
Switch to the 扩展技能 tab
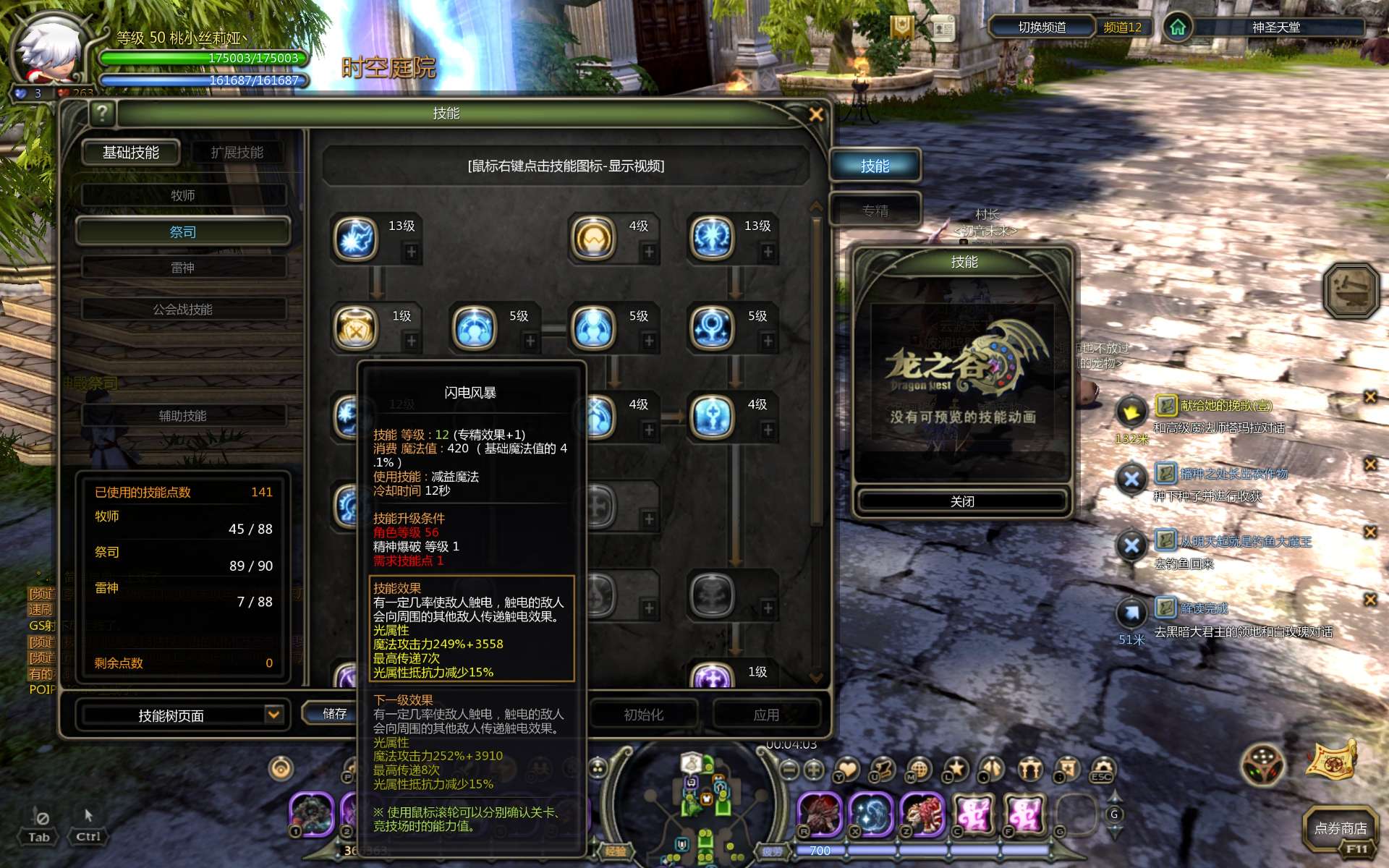point(237,153)
